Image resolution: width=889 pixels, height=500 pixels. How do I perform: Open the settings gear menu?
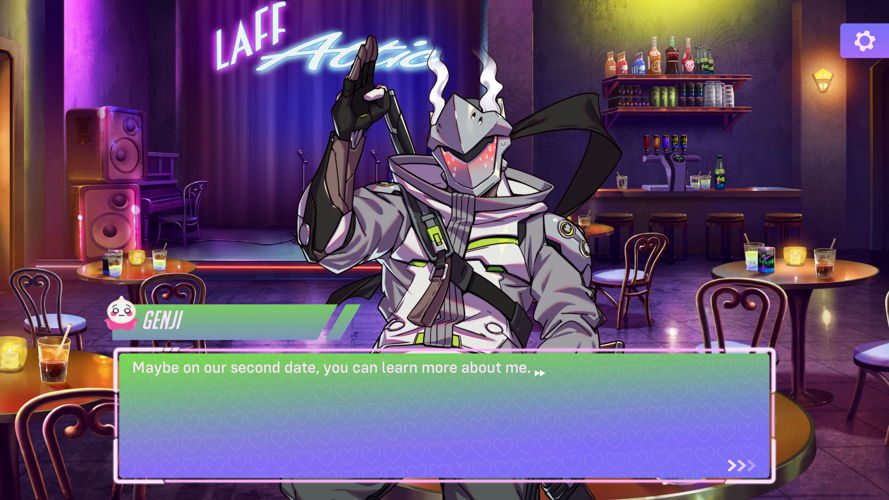click(x=861, y=41)
